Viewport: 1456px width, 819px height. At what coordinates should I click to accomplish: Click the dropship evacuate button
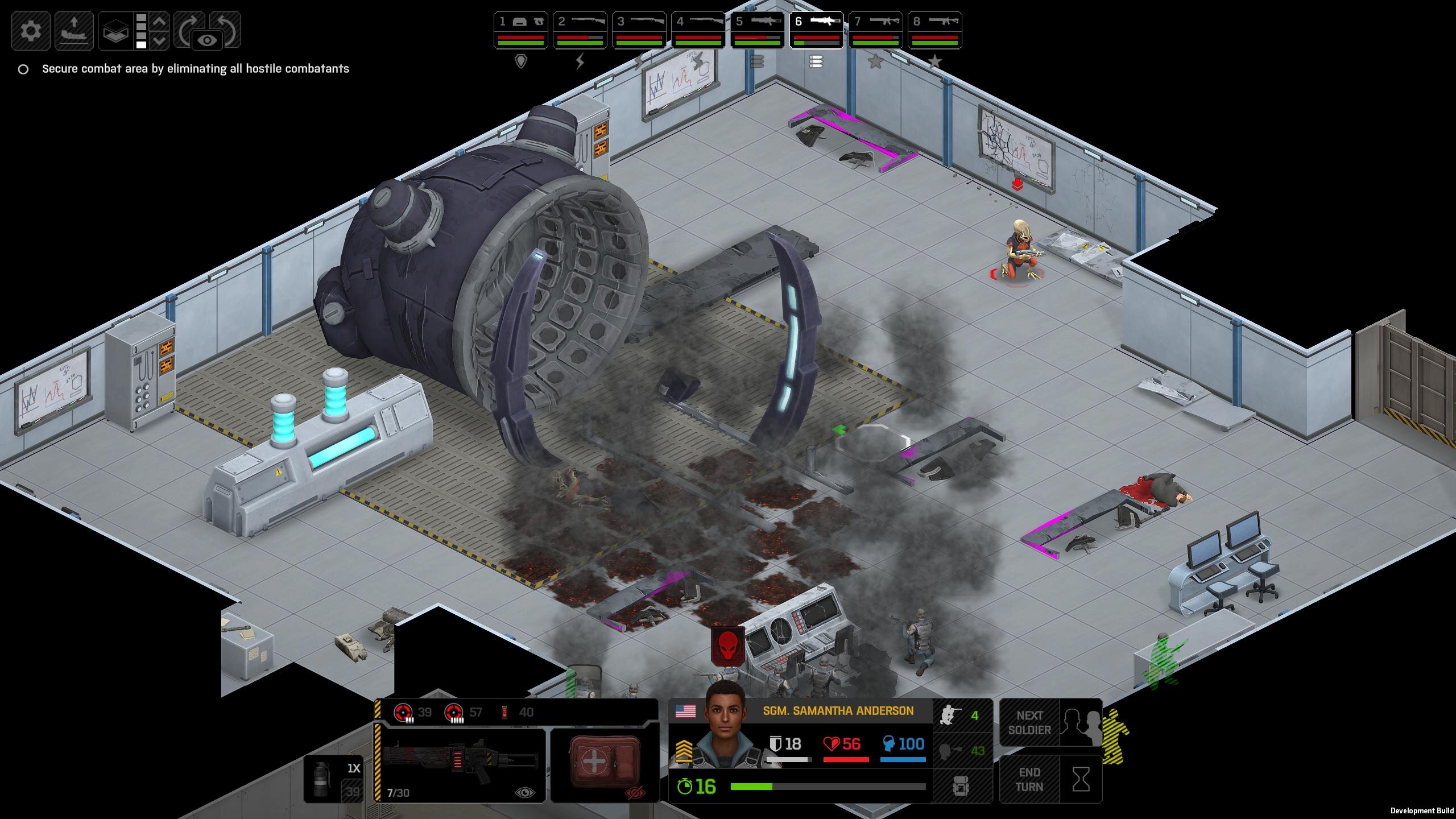point(74,31)
